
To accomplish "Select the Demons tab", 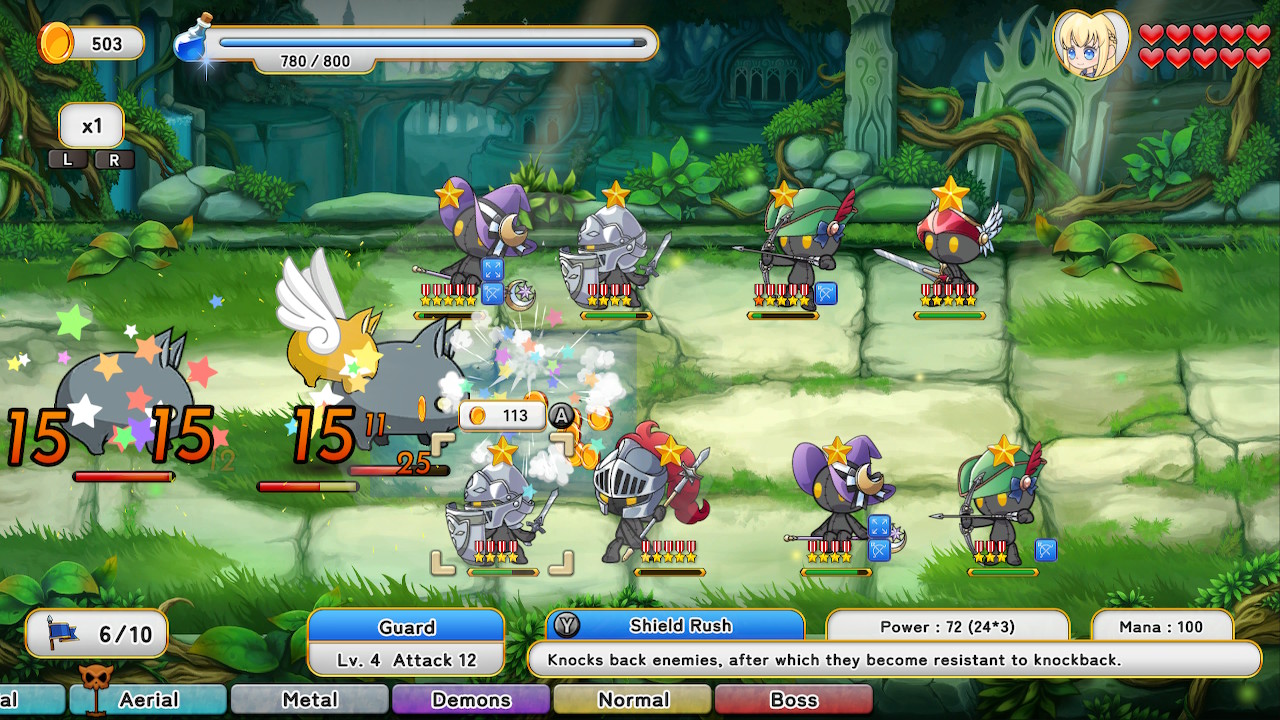I will (x=470, y=700).
